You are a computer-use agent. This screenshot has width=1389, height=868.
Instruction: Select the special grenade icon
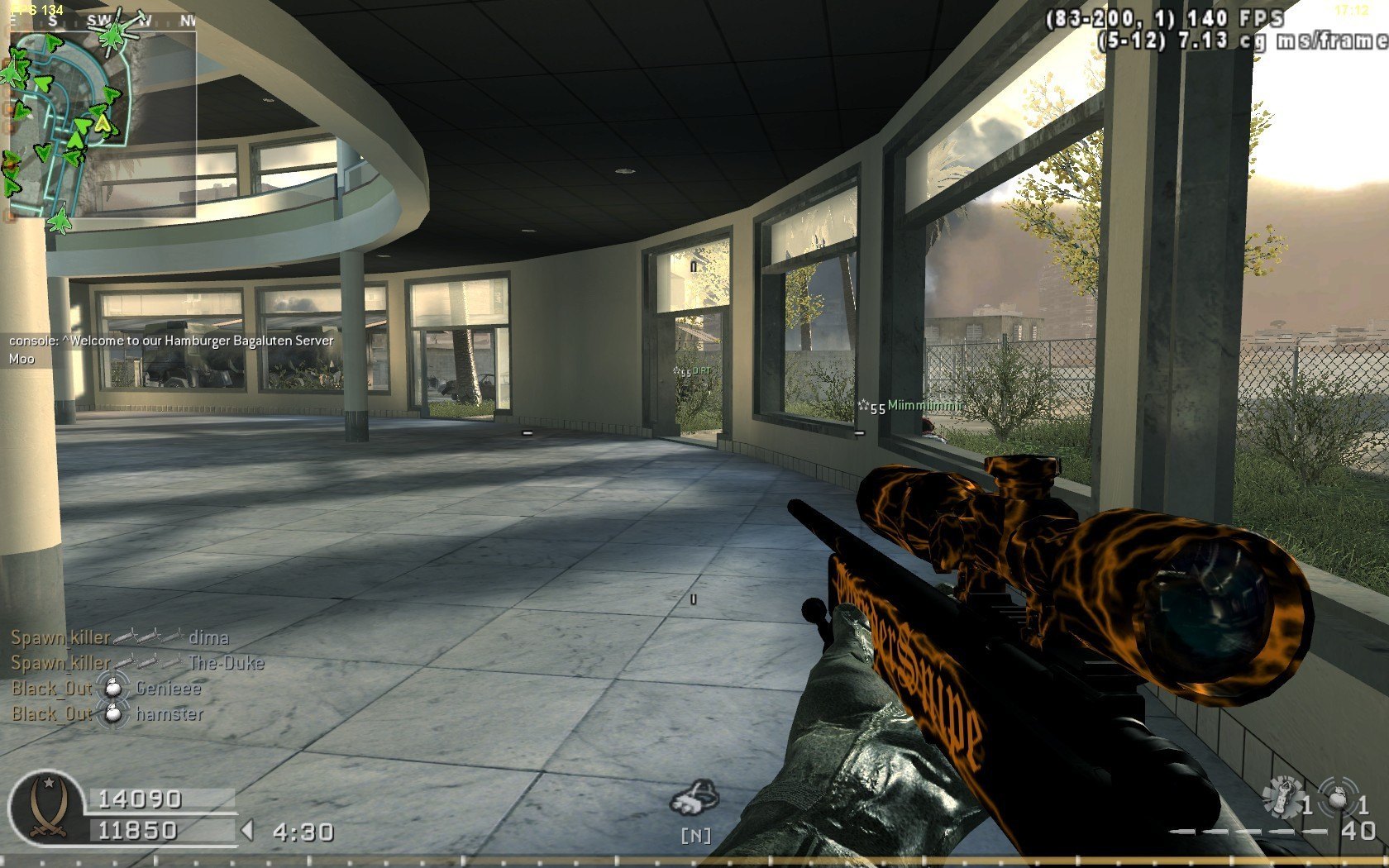1282,798
